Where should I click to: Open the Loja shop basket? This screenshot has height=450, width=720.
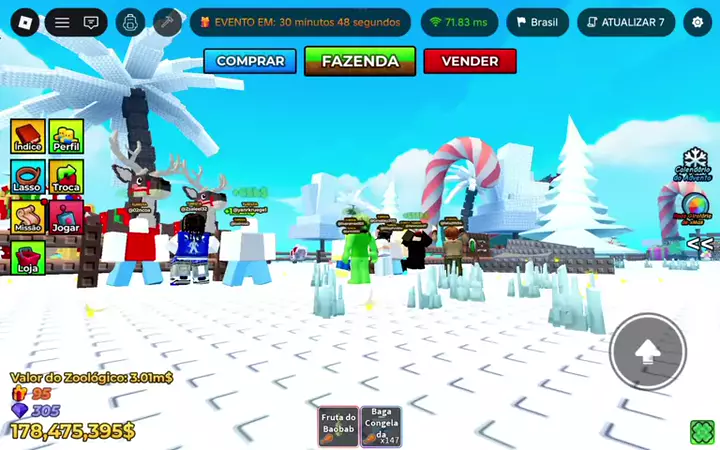pyautogui.click(x=28, y=258)
